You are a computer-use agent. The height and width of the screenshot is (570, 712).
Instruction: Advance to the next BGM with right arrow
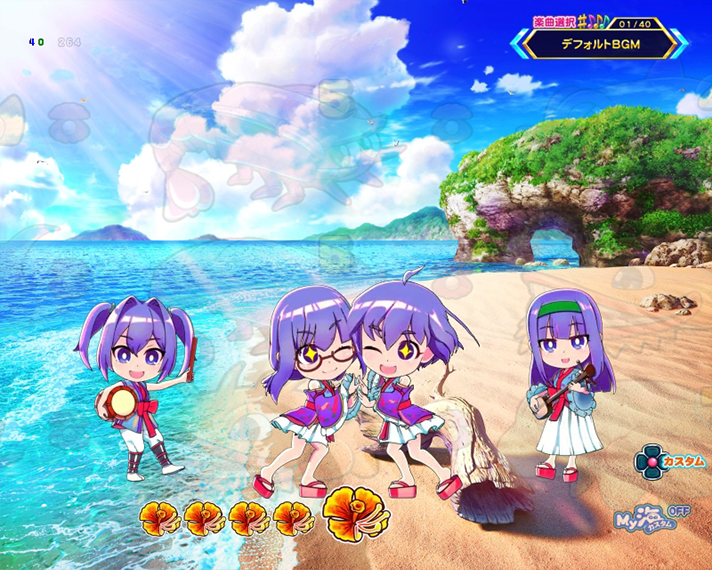[678, 43]
